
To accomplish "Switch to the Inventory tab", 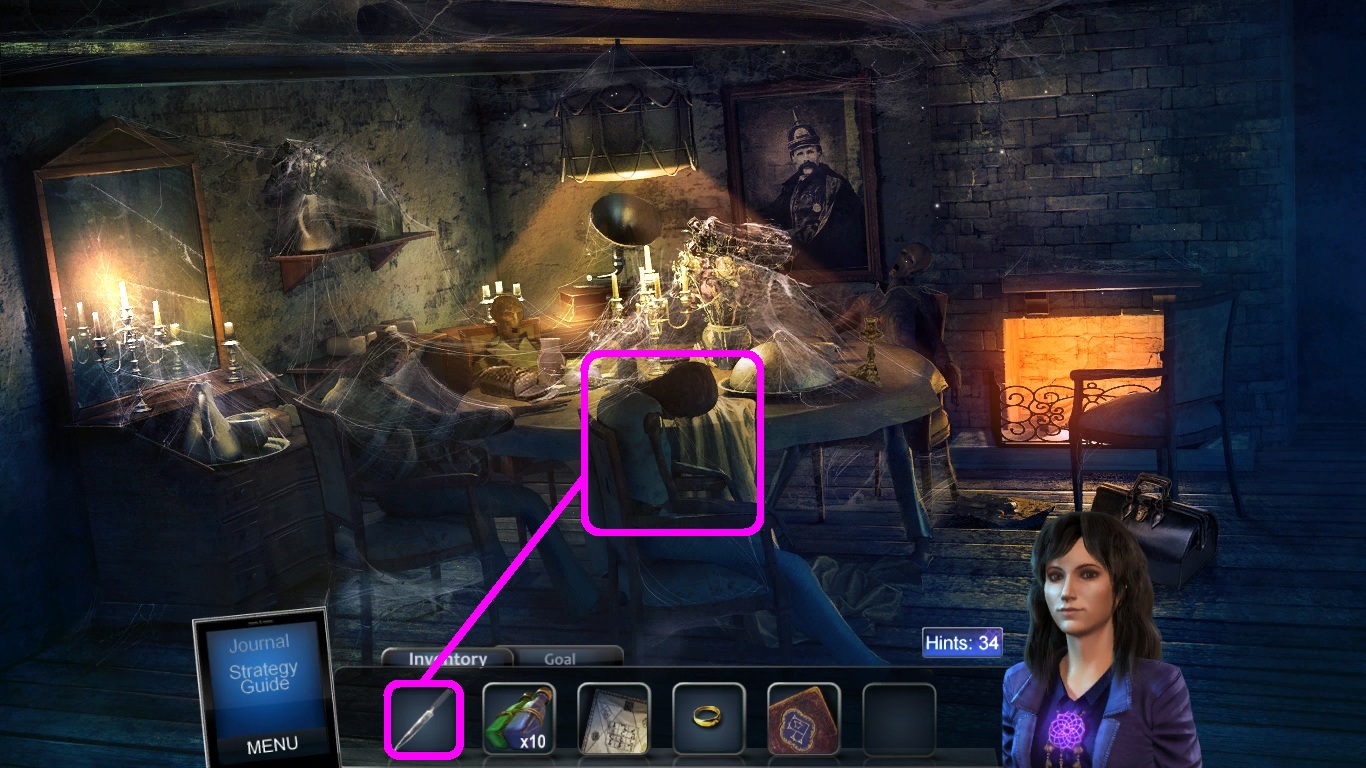I will point(446,659).
